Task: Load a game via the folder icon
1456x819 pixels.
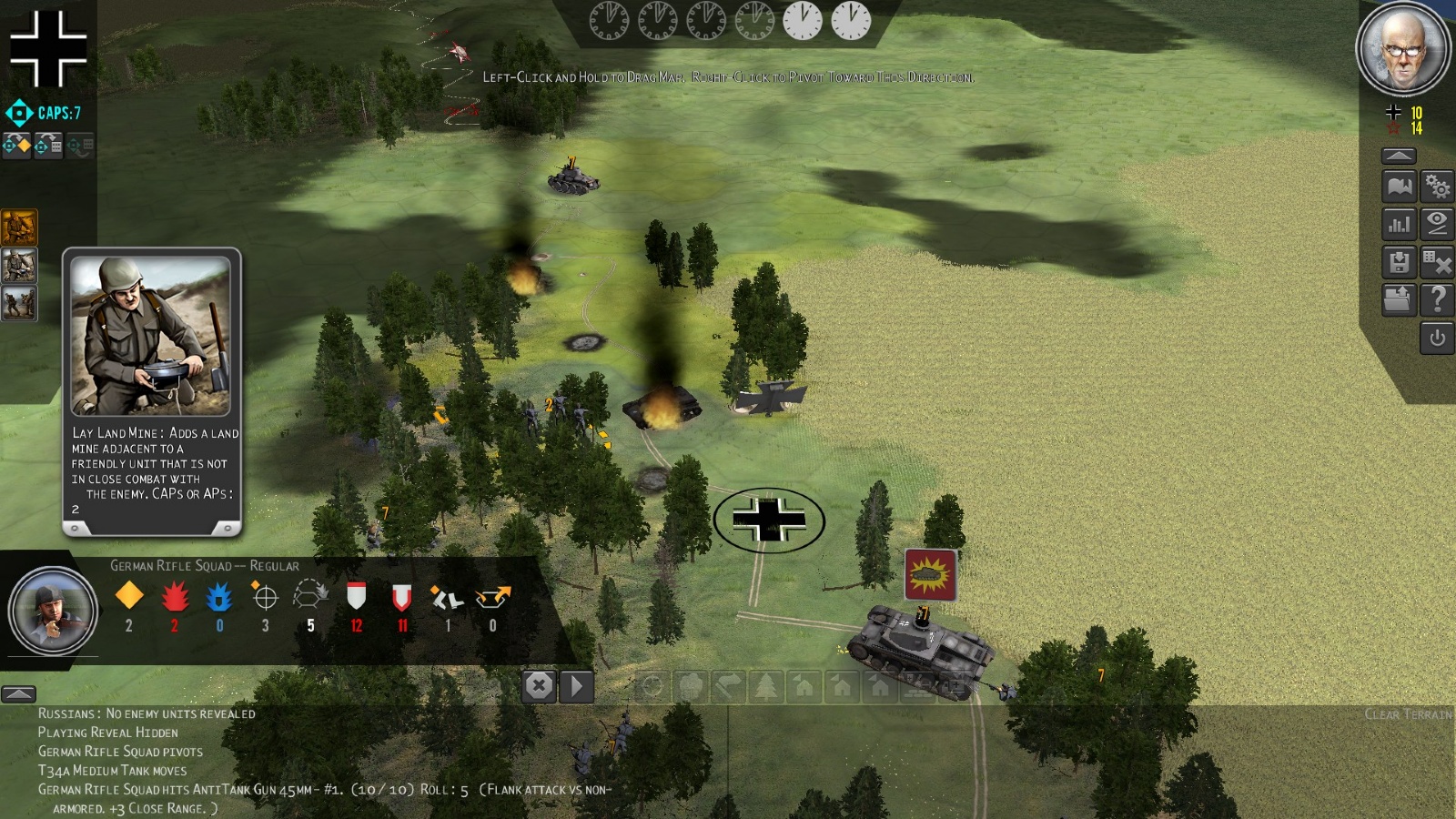Action: click(x=1399, y=299)
